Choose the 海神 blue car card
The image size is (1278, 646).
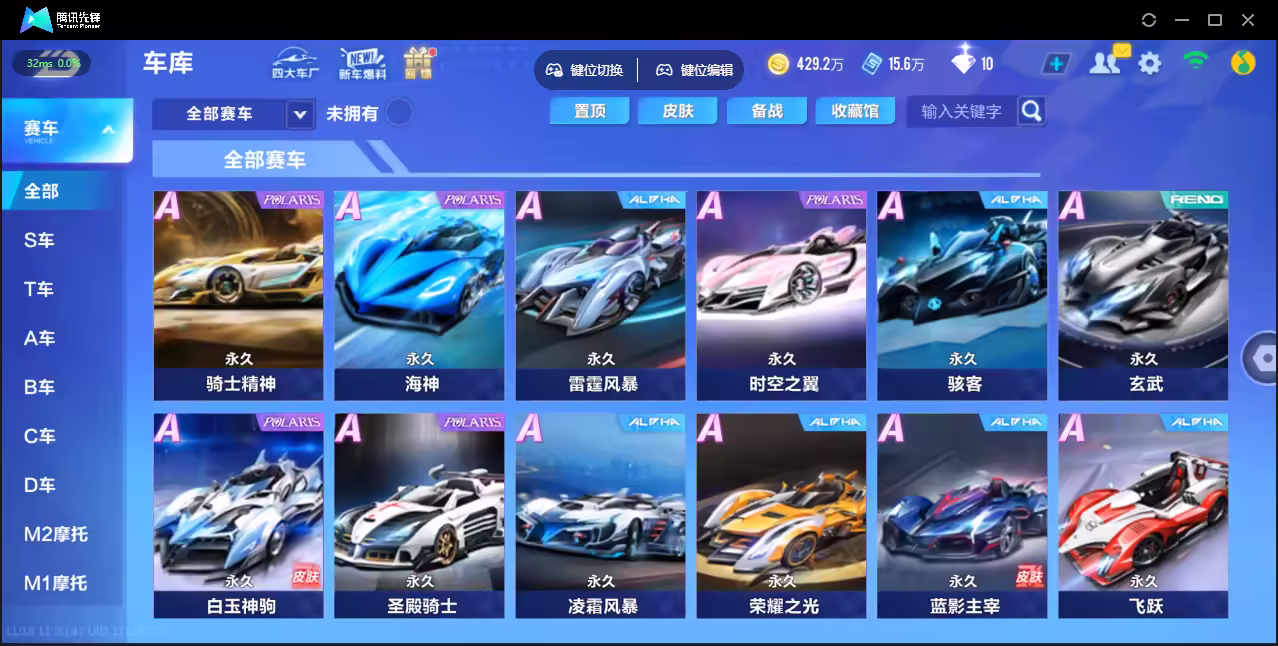(419, 295)
